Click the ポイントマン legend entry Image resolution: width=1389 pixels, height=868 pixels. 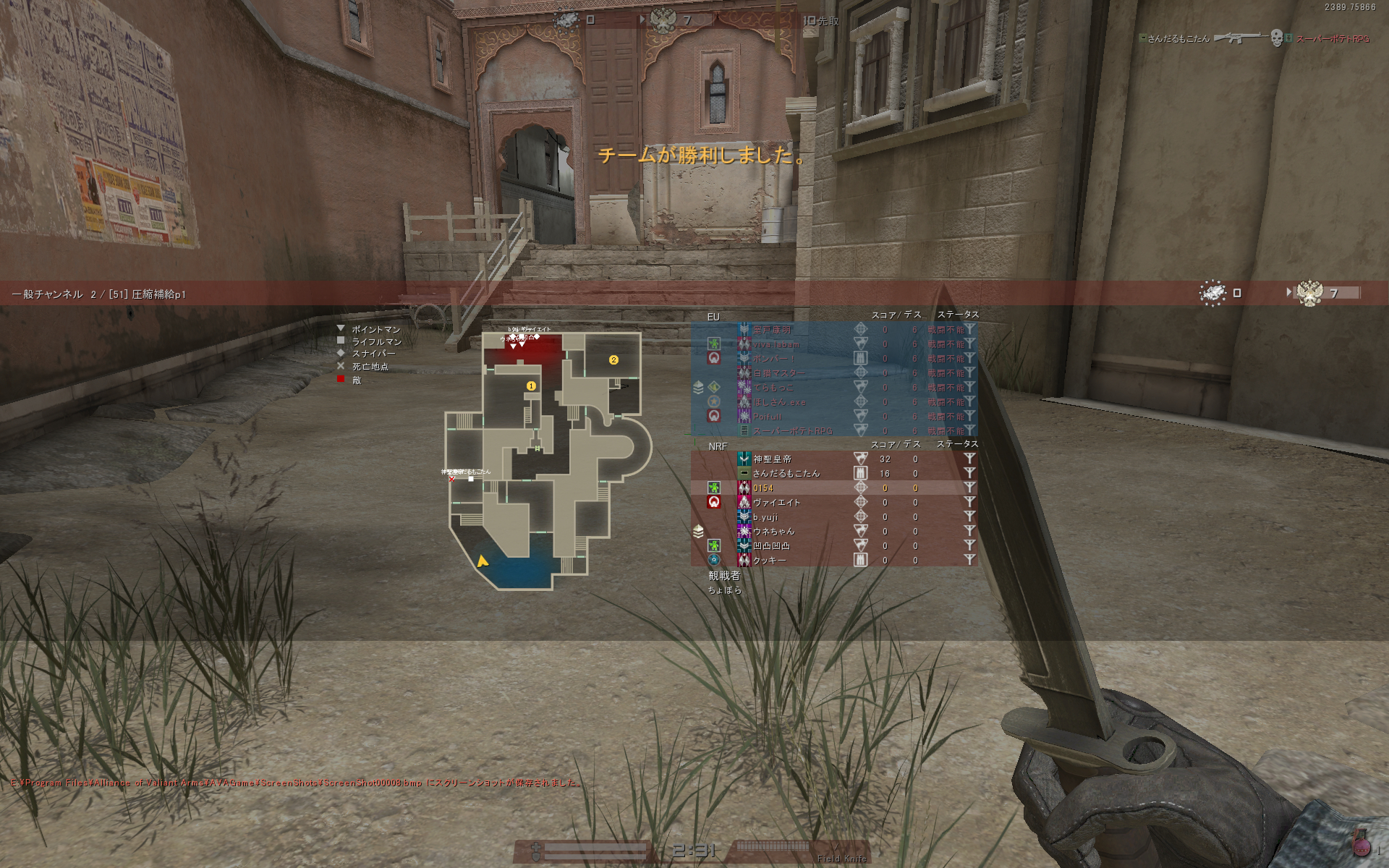point(375,330)
